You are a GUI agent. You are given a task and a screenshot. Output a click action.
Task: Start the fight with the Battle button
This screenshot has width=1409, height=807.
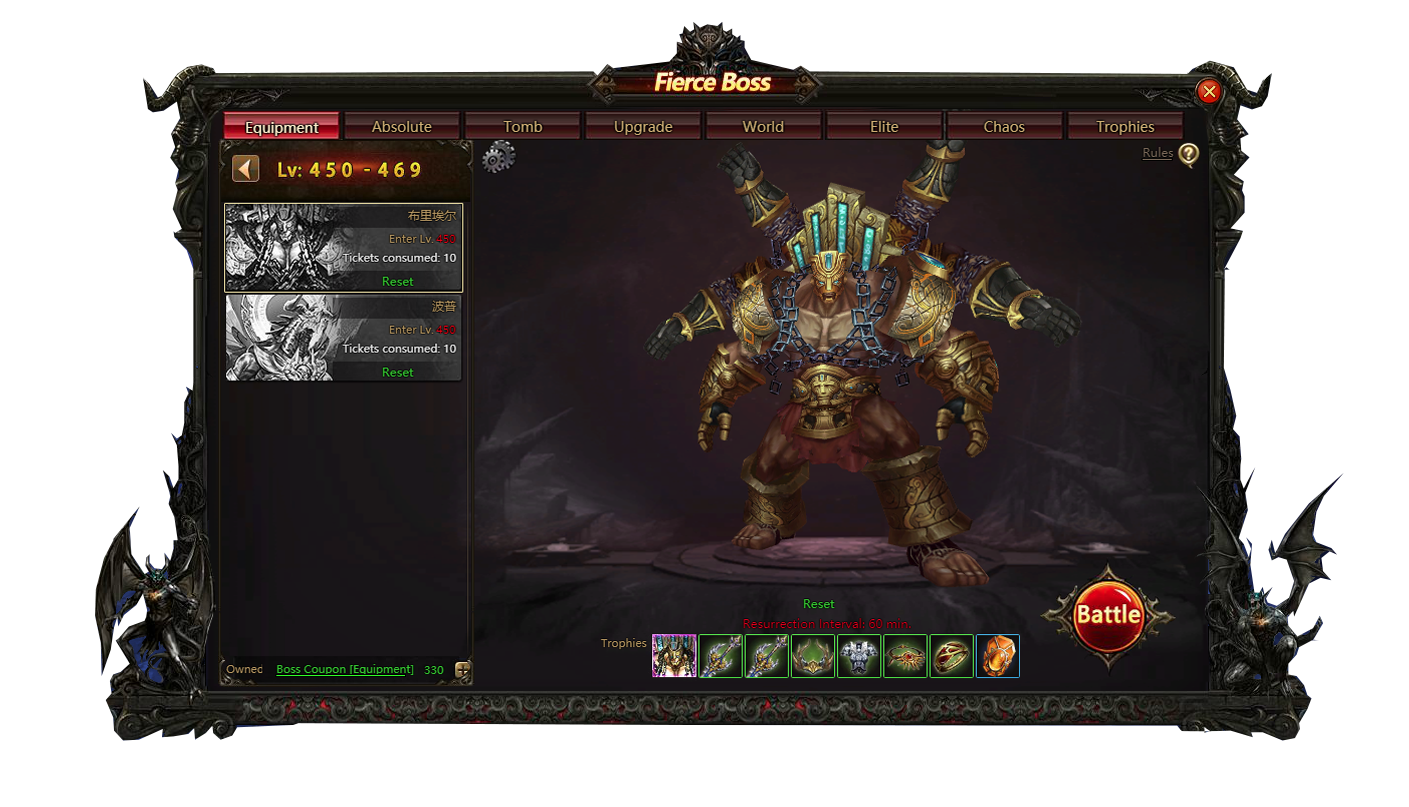point(1107,615)
